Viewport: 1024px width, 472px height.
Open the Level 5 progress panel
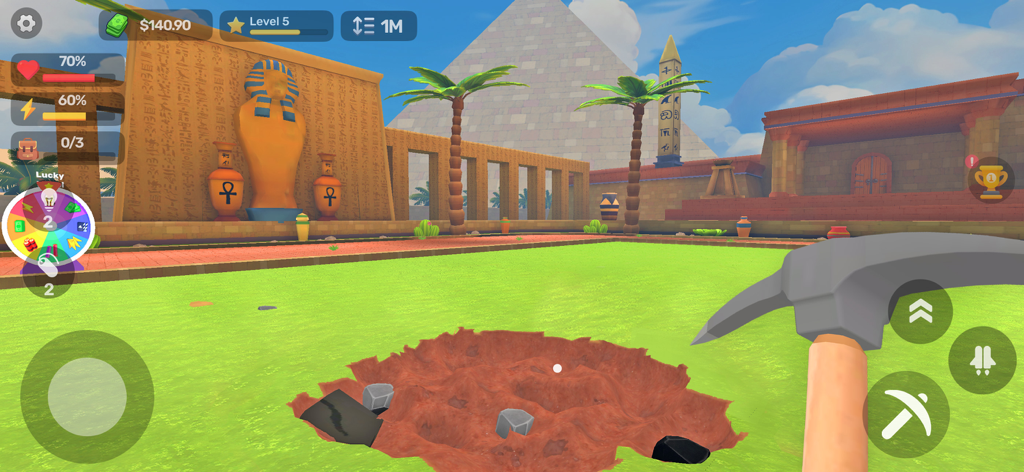[276, 25]
